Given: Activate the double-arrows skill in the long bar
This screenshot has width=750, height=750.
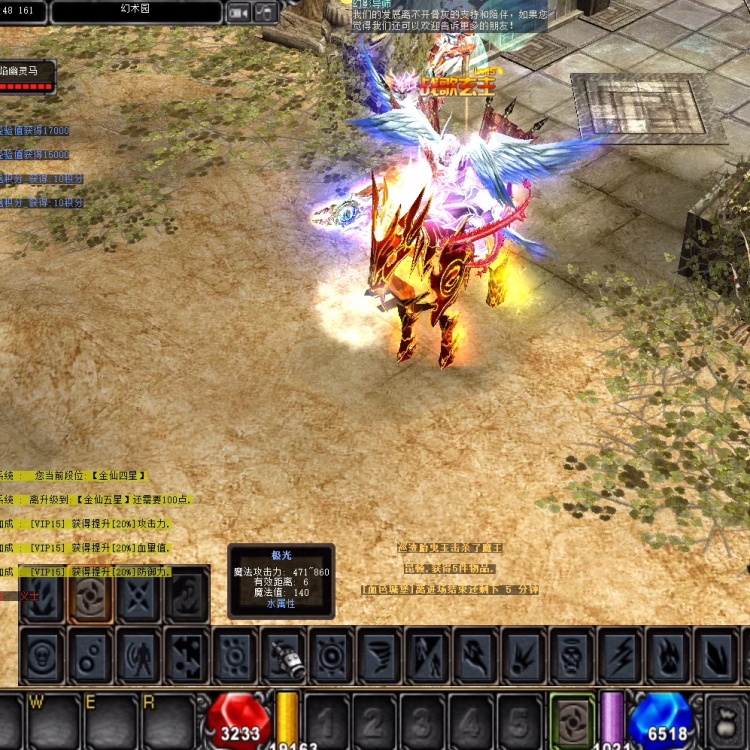Looking at the screenshot, I should 187,655.
